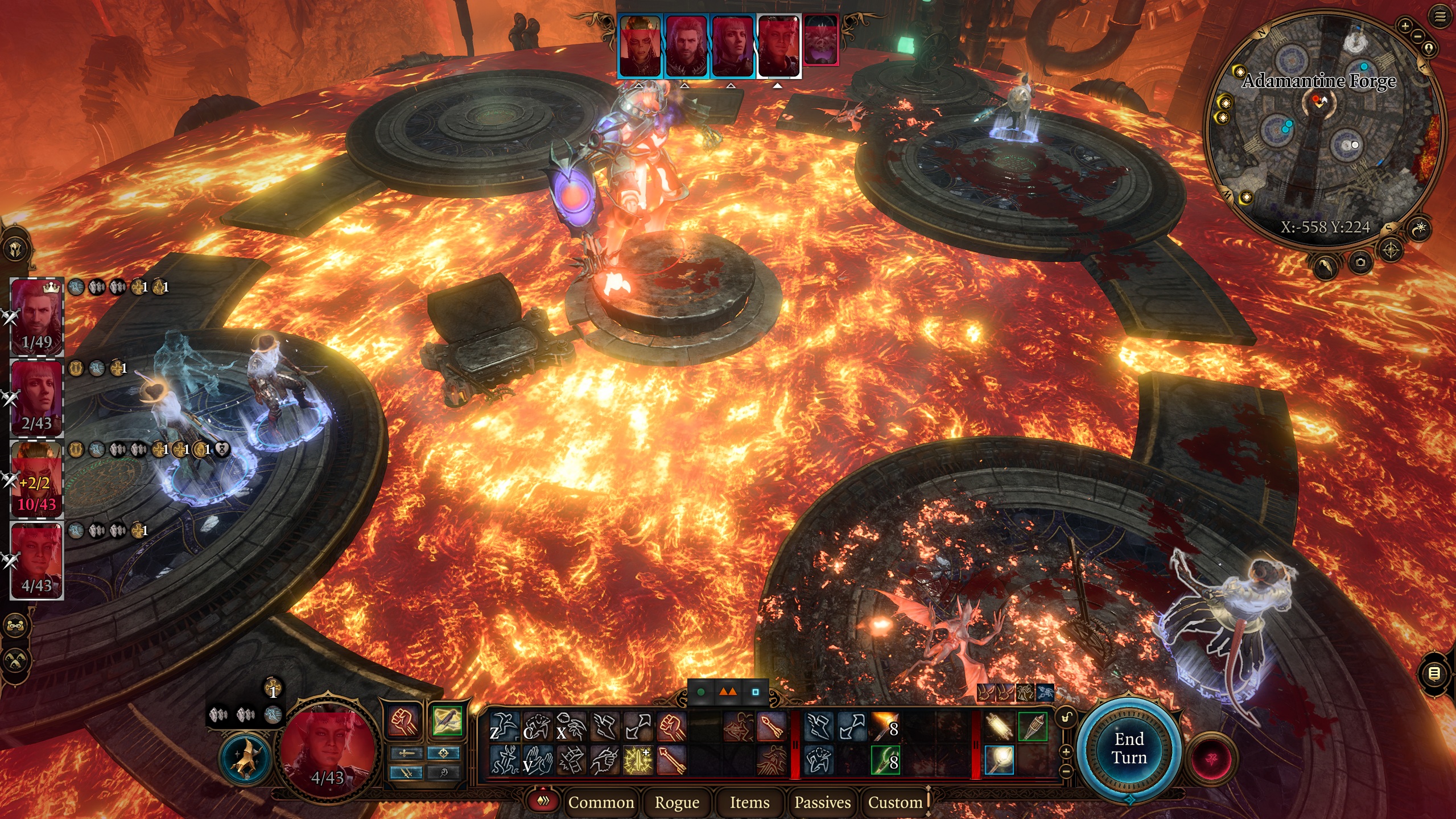Zoom out the minimap with minus button
This screenshot has height=819, width=1456.
(x=1417, y=36)
